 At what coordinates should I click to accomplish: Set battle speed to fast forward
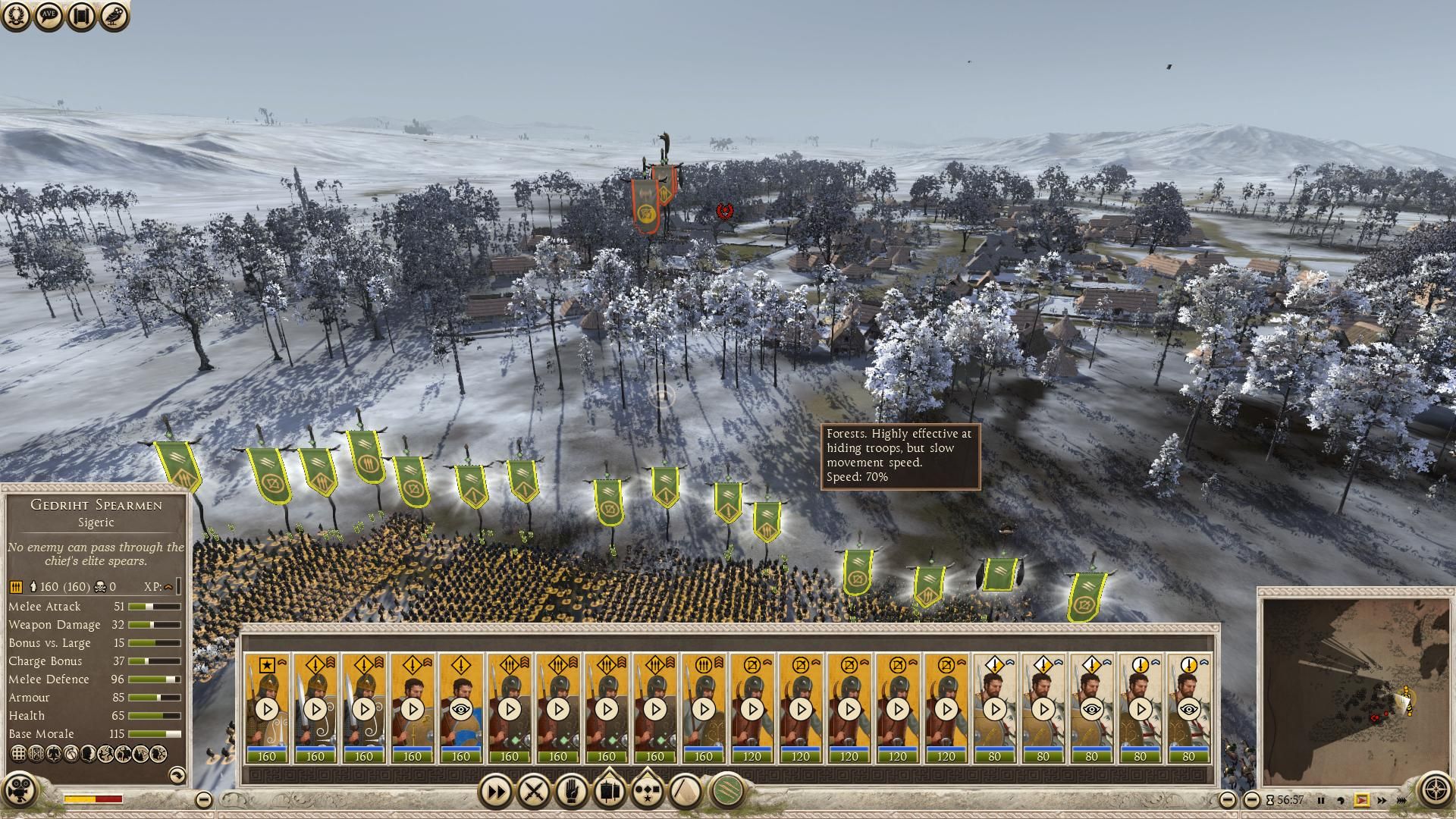[x=1382, y=800]
